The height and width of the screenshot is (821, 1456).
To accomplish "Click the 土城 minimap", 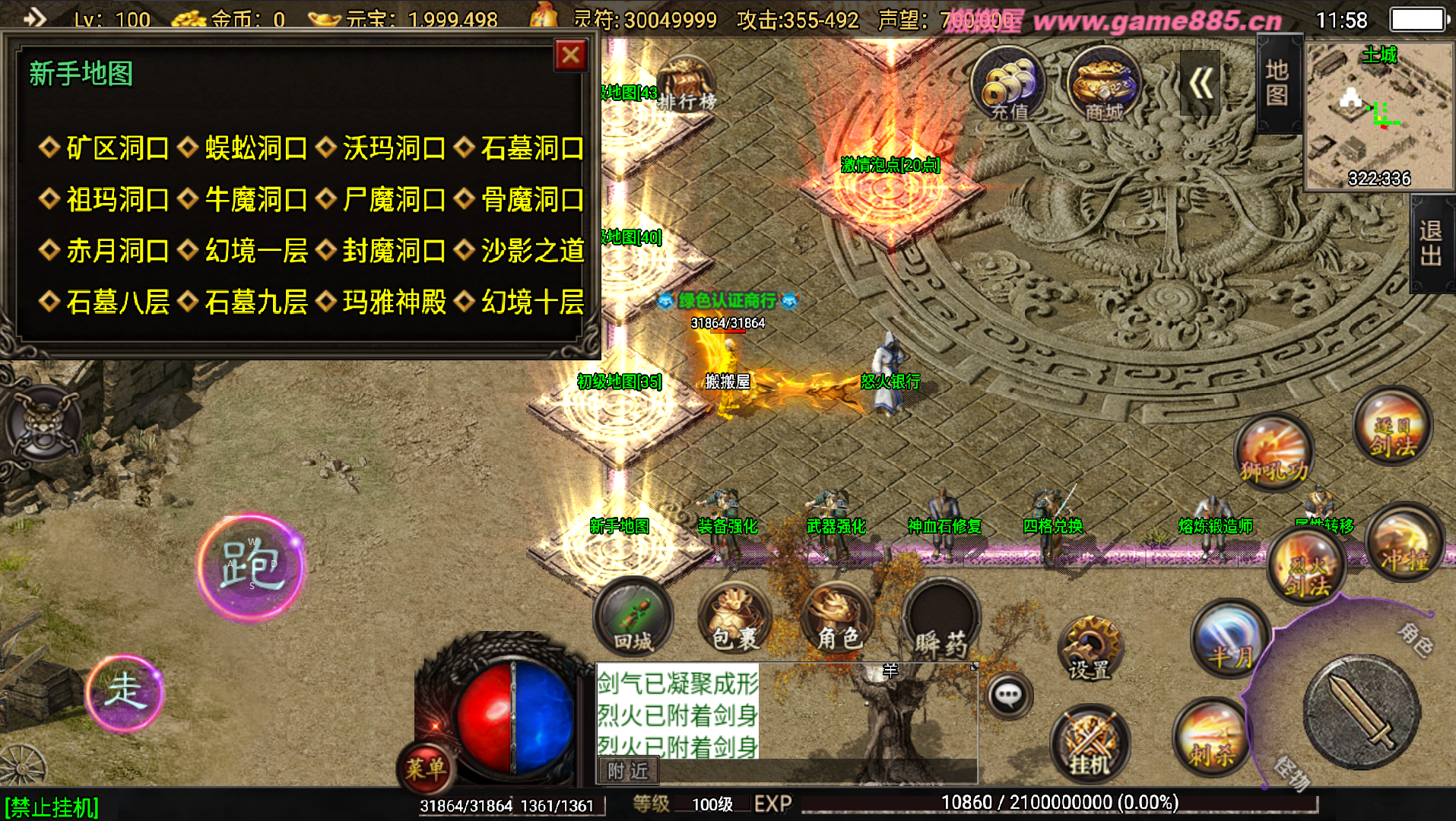I will click(1379, 116).
